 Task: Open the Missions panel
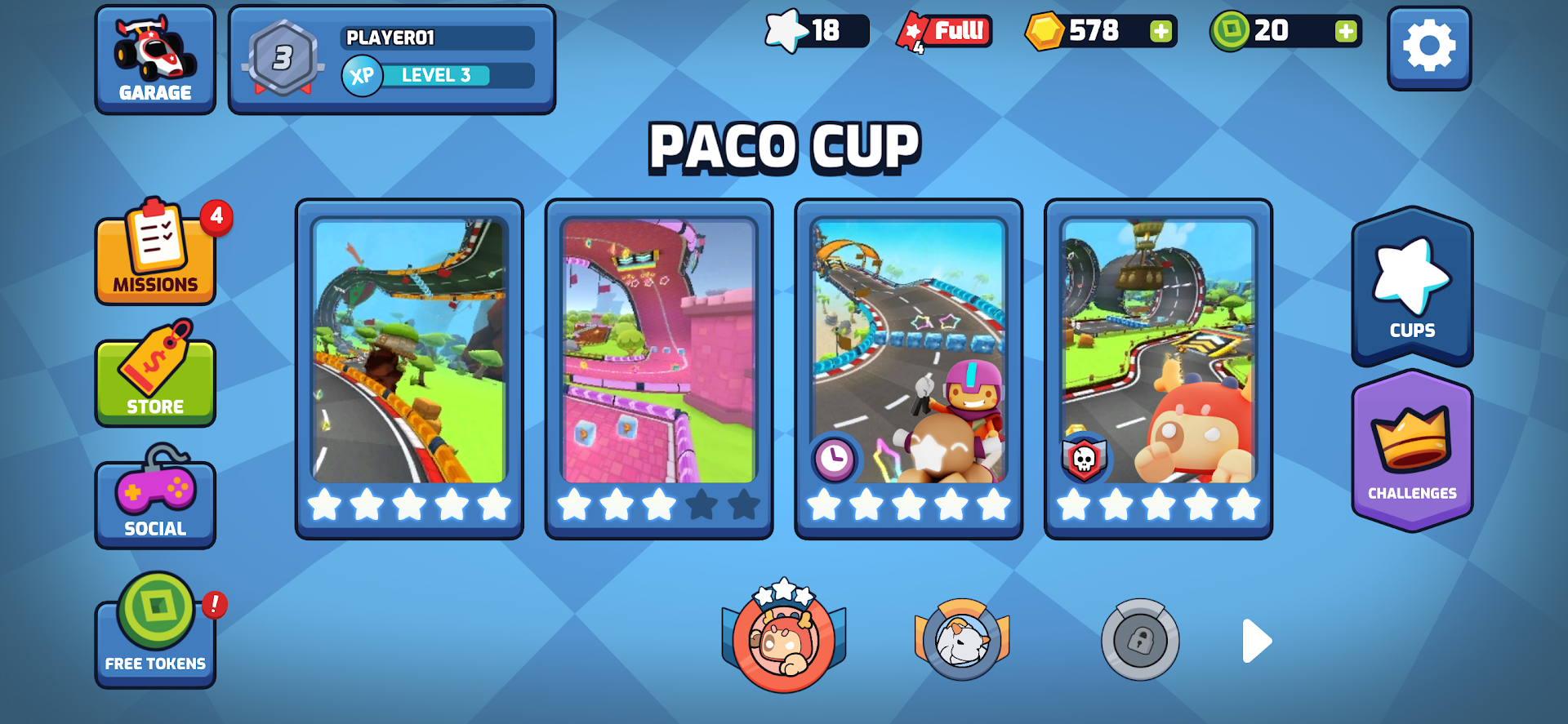155,253
